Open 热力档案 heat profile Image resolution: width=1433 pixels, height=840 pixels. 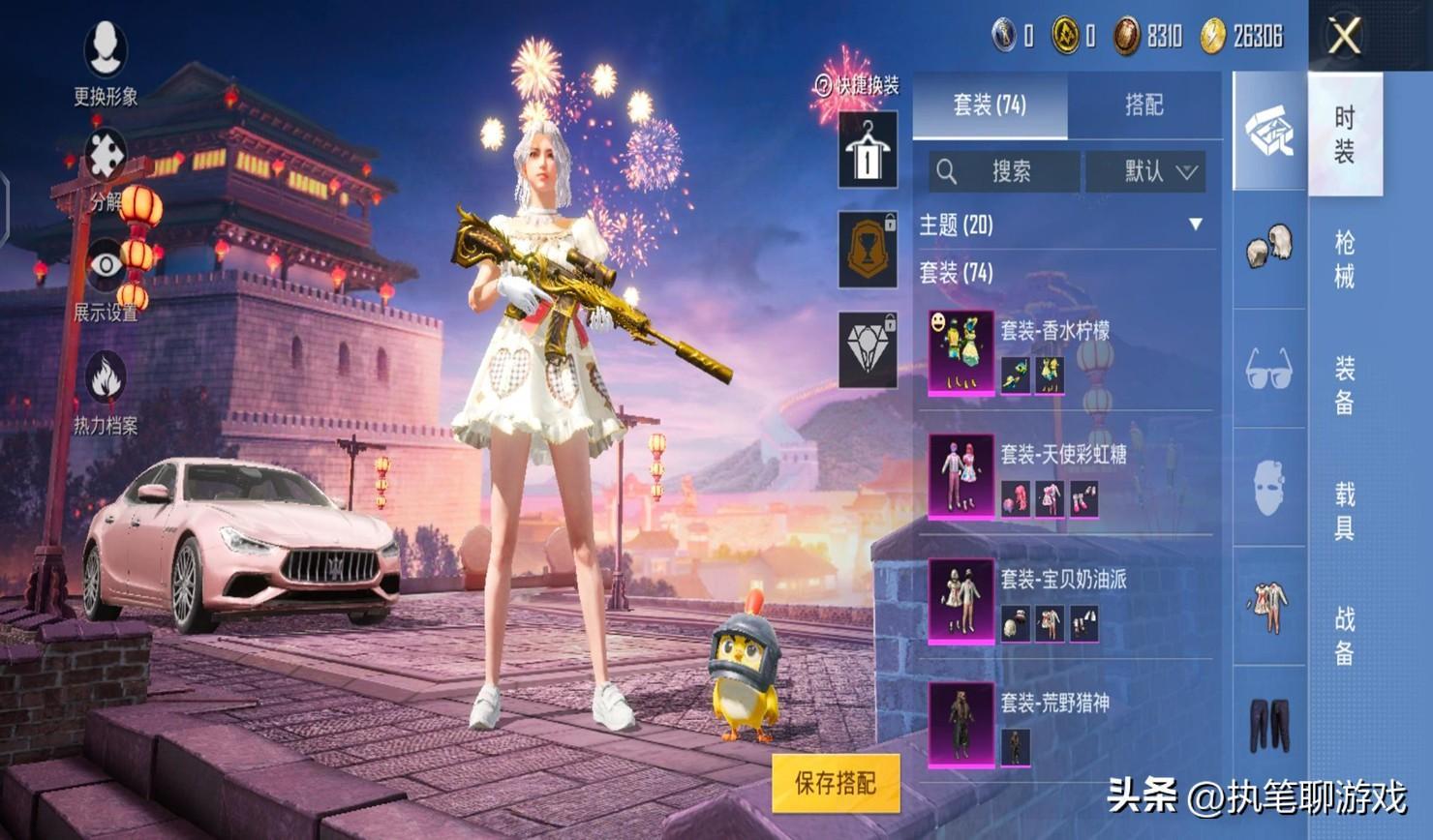coord(106,387)
